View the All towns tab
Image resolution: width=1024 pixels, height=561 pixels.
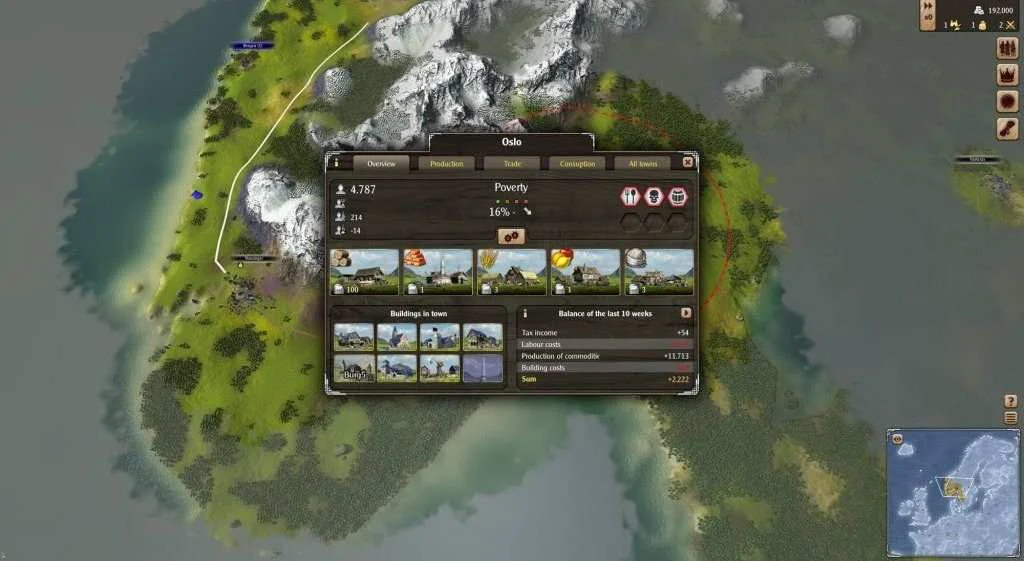[642, 163]
